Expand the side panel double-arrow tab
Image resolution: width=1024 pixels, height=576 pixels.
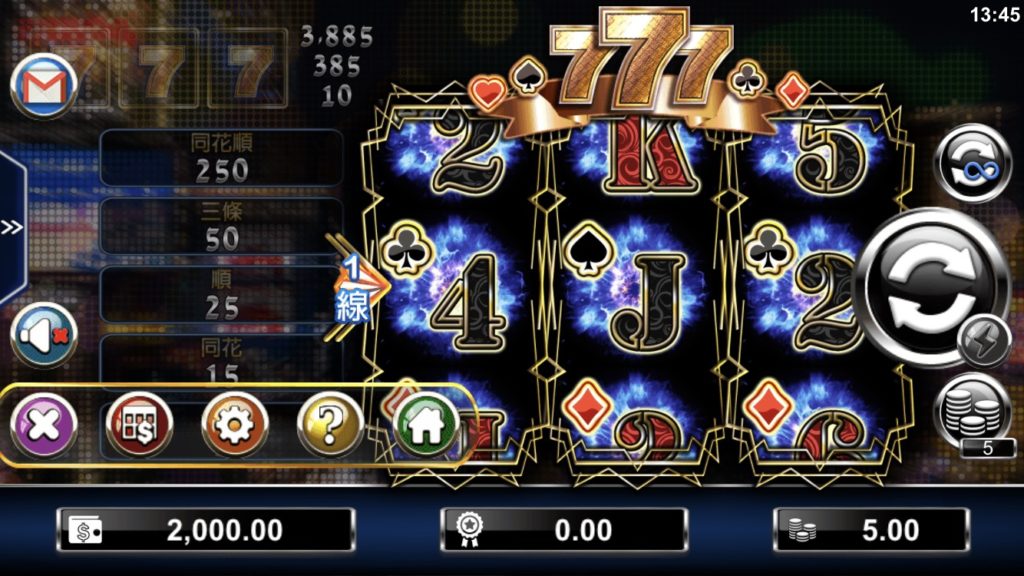(11, 228)
